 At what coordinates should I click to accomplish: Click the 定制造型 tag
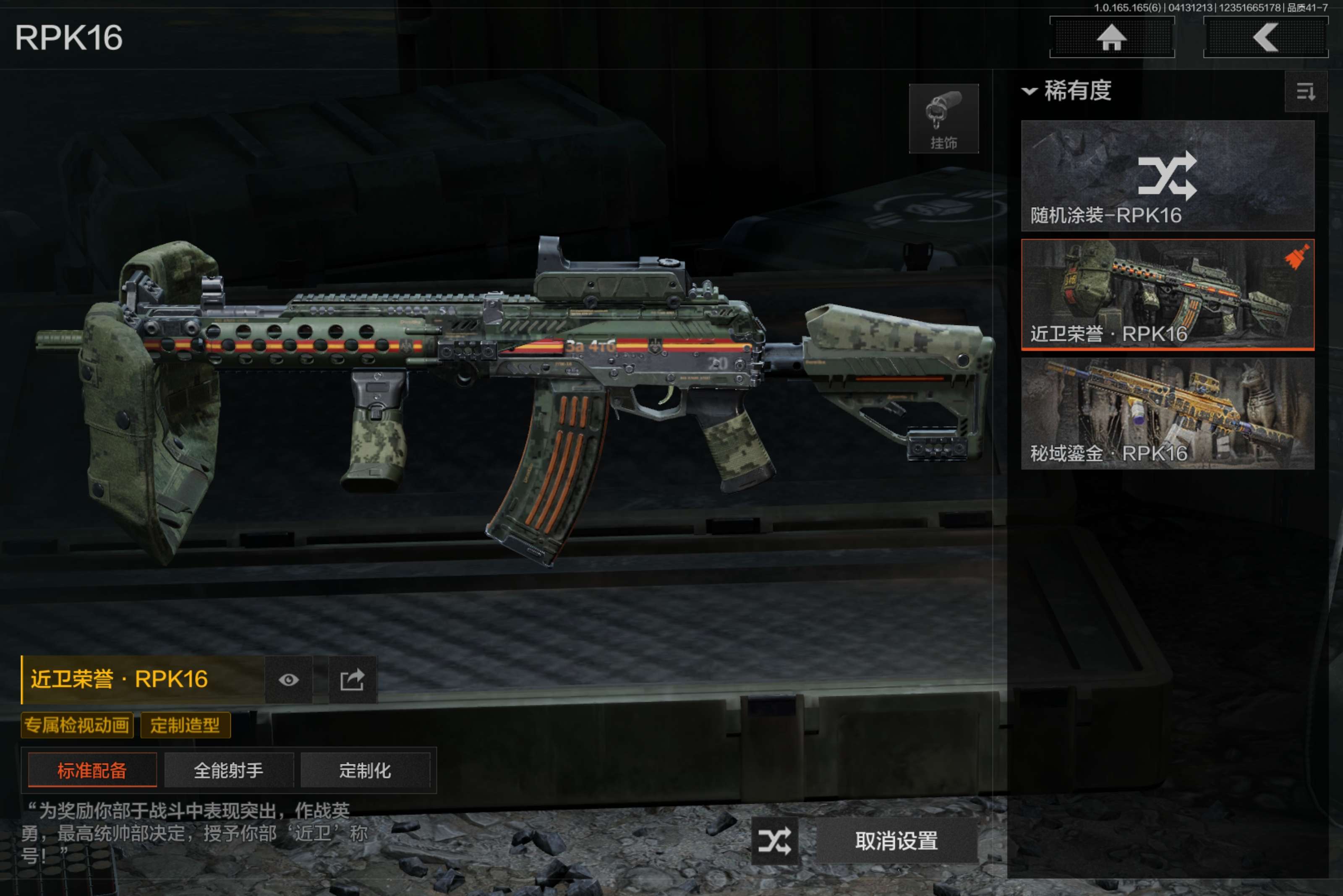click(x=185, y=725)
